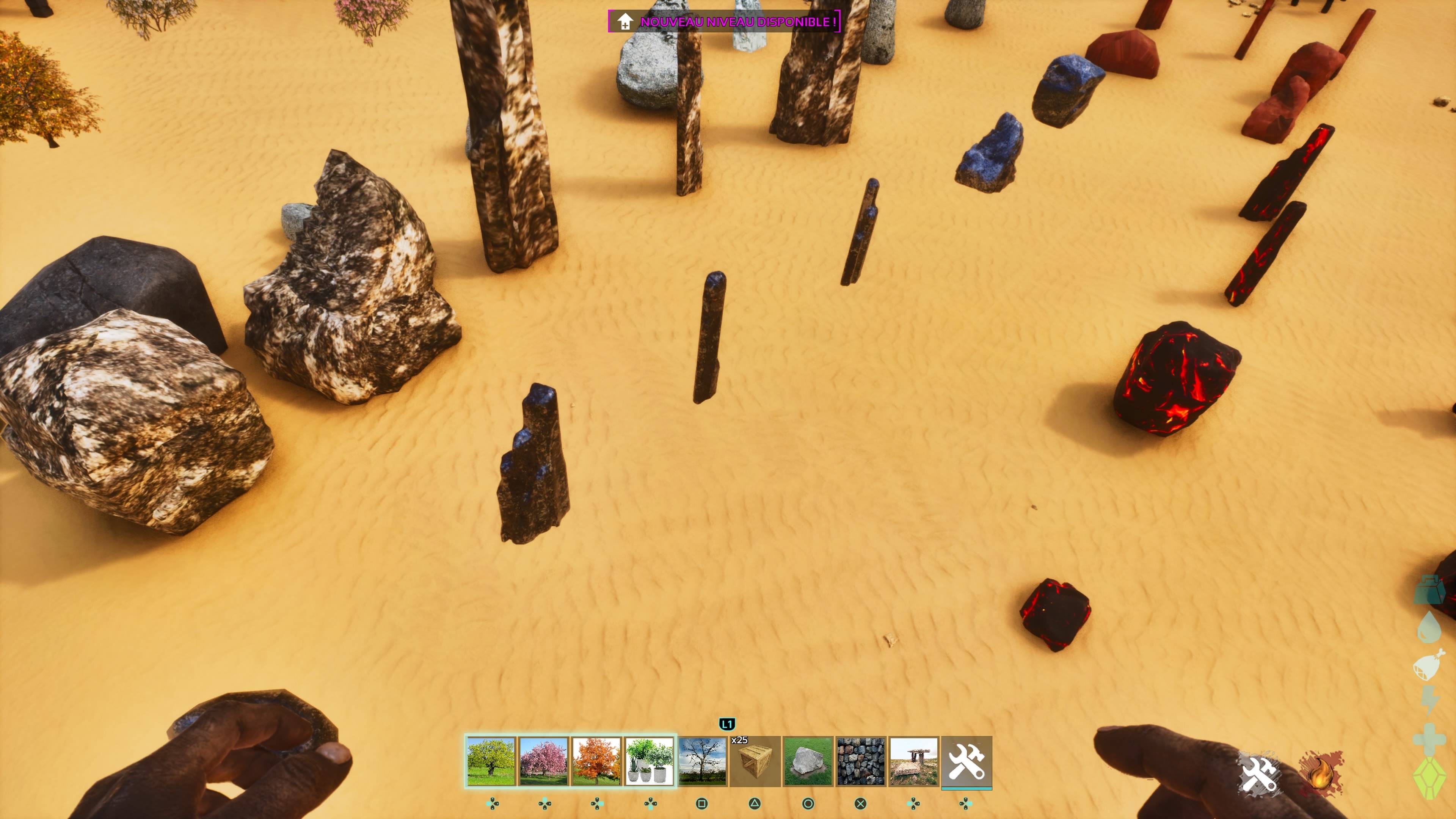Choose the pink cherry blossom tree slot
The image size is (1456, 819).
543,761
